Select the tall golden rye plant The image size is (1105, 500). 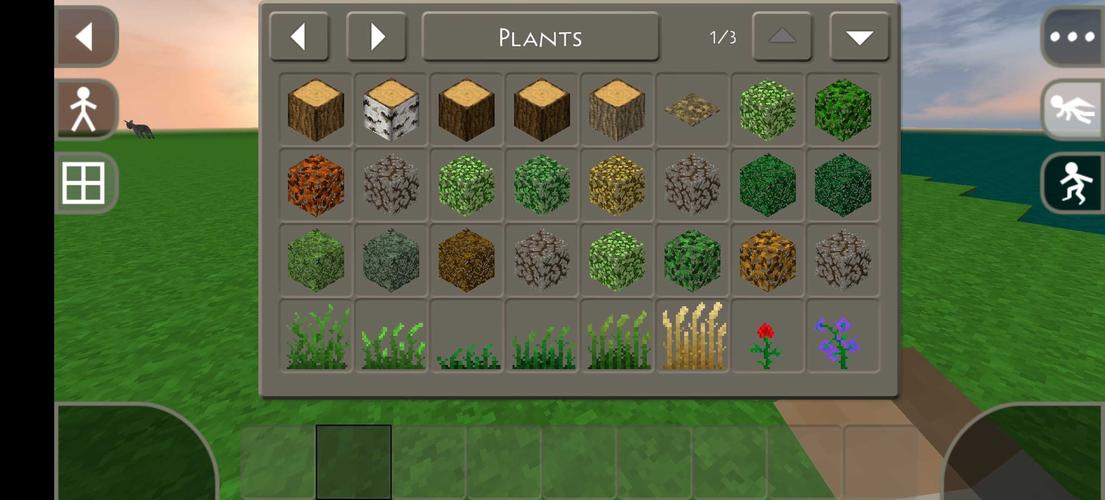coord(692,337)
